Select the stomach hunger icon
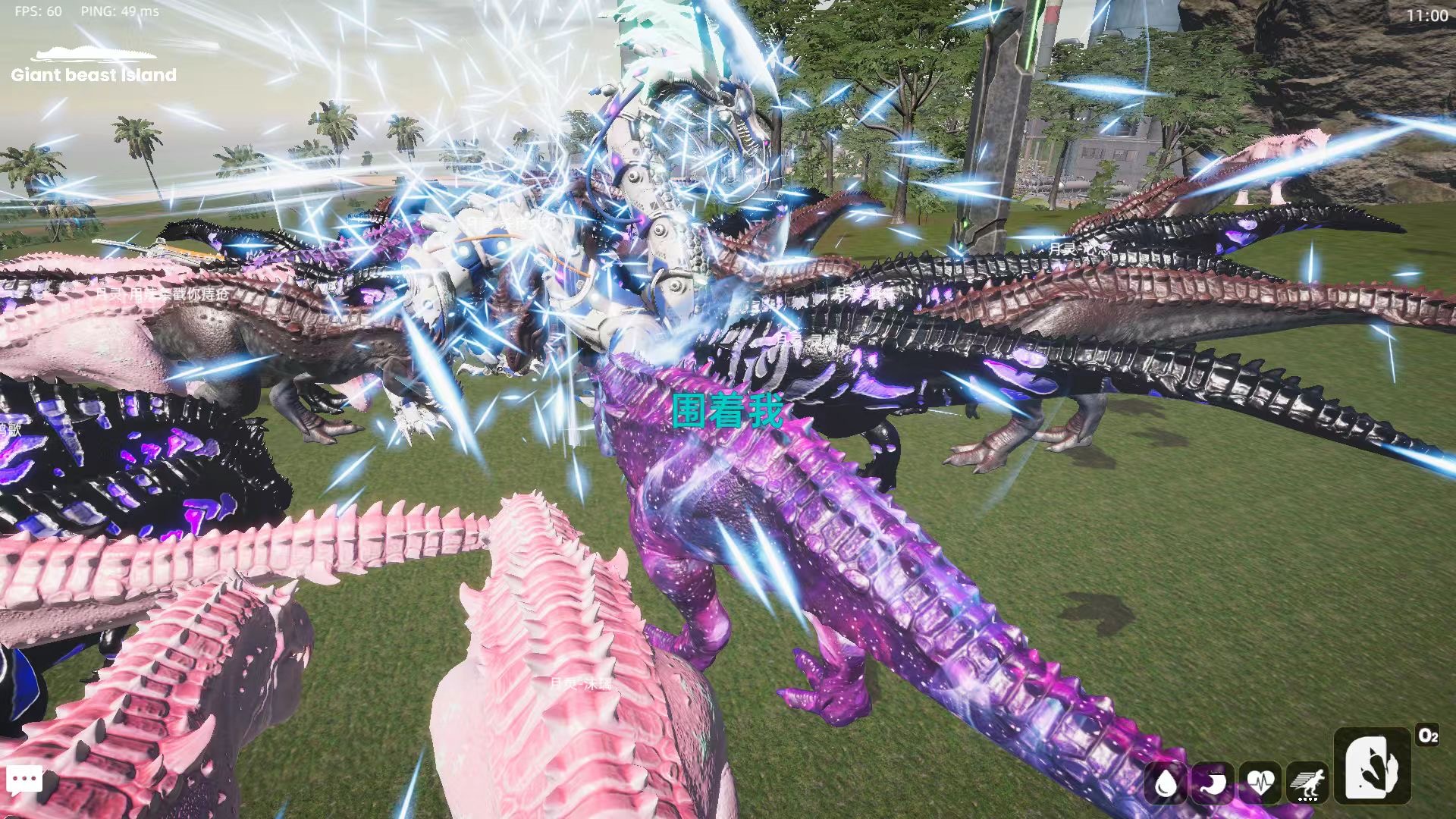 (1213, 782)
